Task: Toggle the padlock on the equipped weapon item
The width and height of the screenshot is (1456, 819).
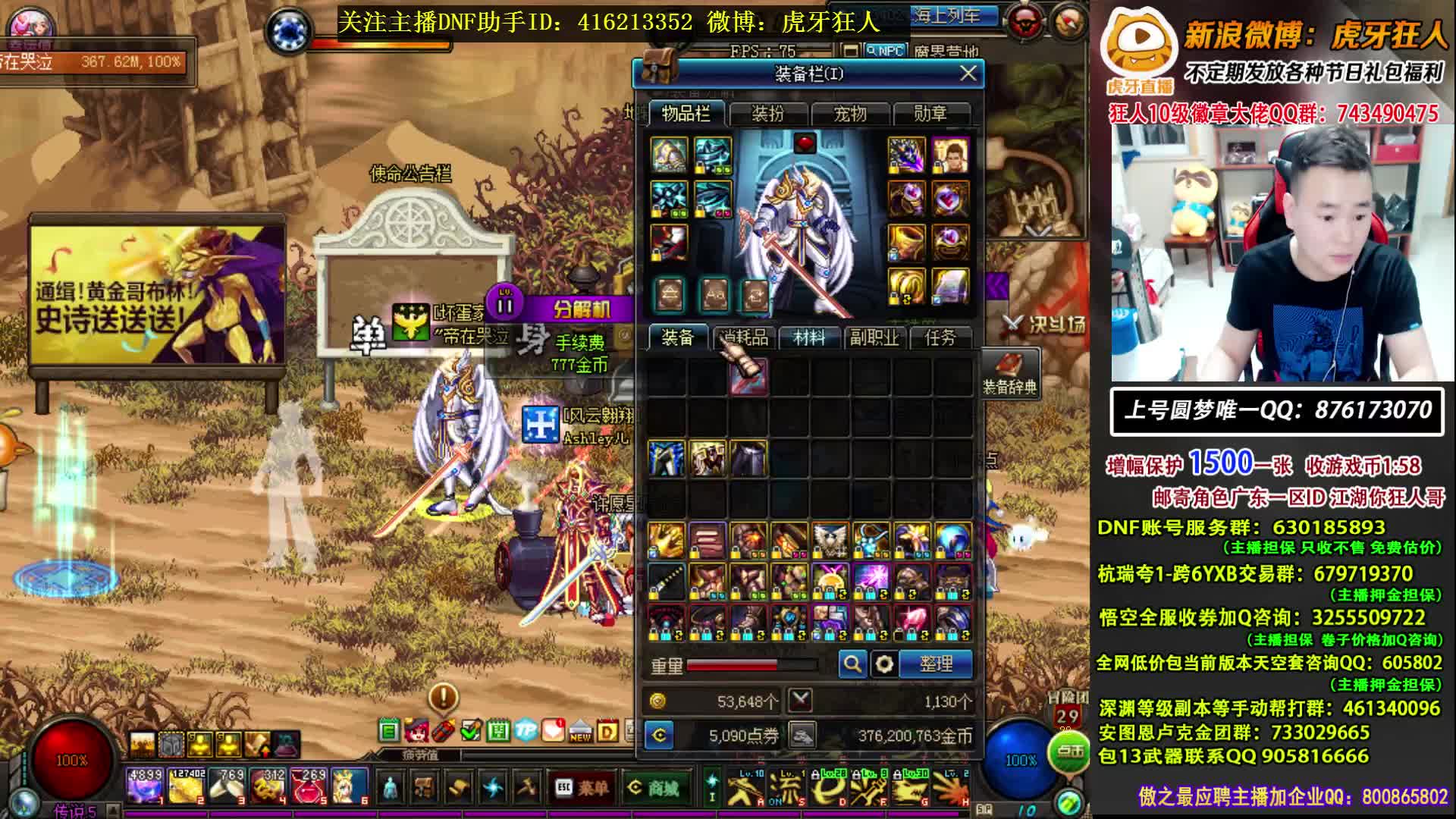Action: pyautogui.click(x=657, y=254)
